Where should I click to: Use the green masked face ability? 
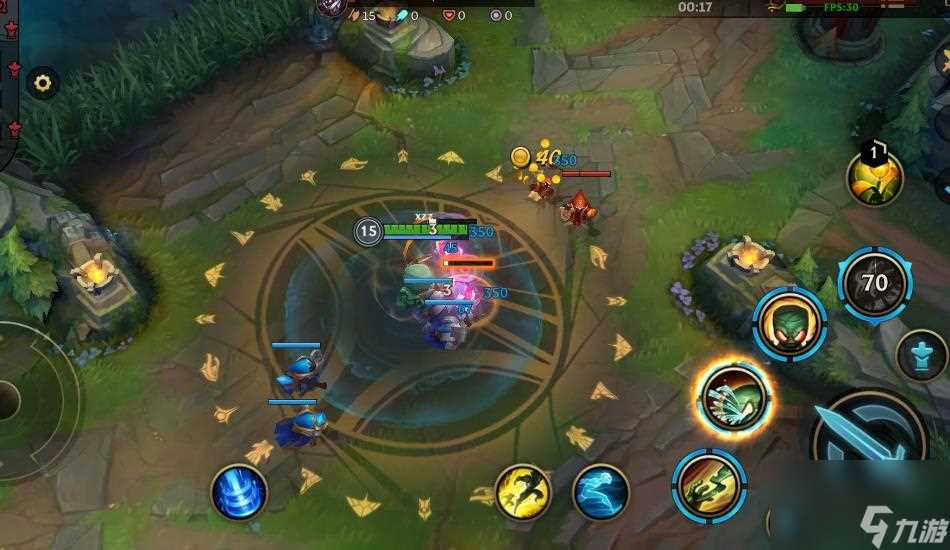790,323
